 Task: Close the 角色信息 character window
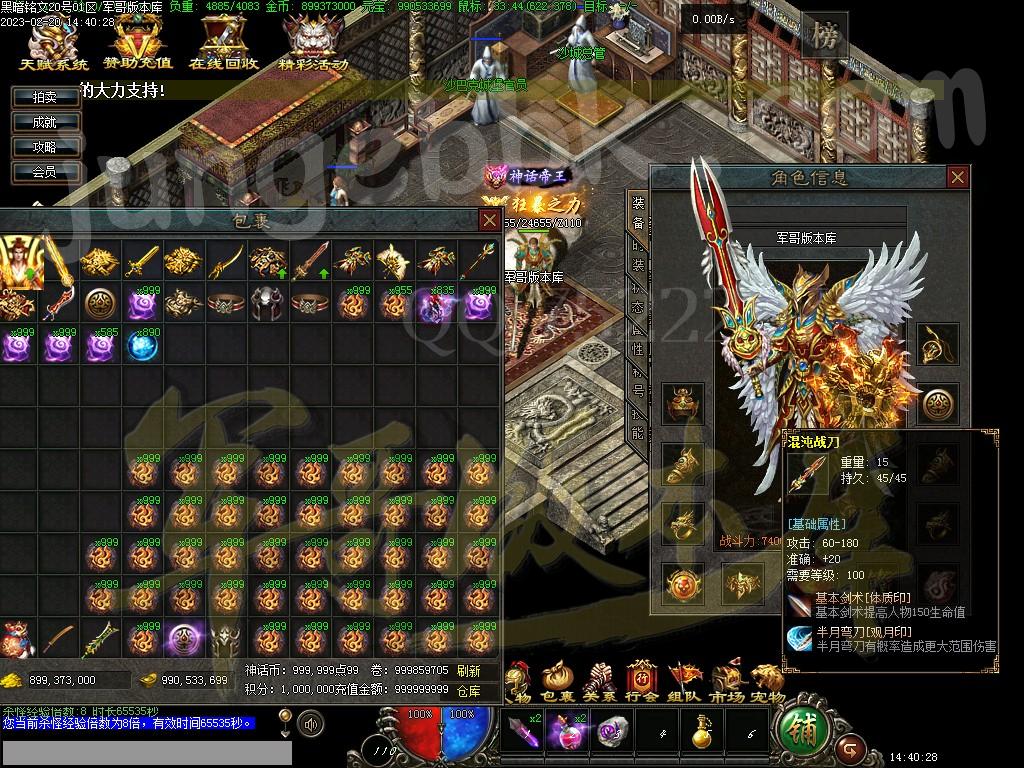click(x=957, y=178)
